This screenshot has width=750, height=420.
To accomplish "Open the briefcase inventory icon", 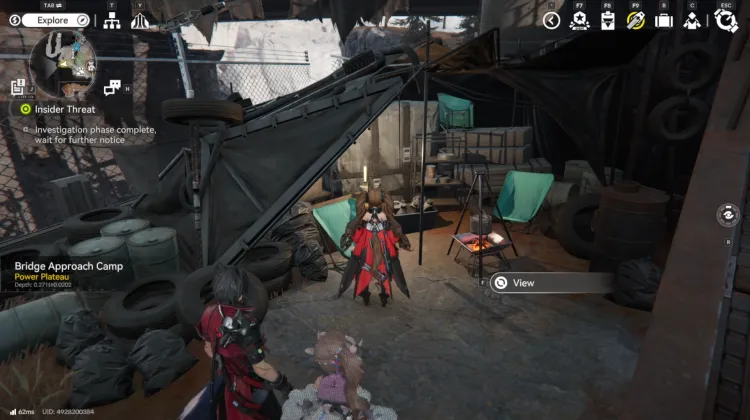I will pos(662,21).
